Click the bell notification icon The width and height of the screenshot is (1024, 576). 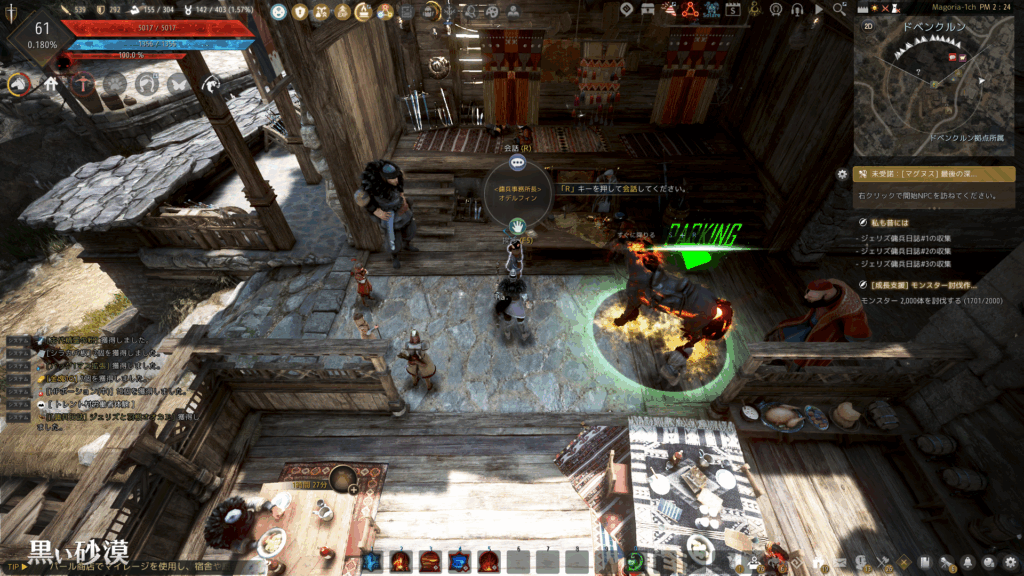coord(967,562)
